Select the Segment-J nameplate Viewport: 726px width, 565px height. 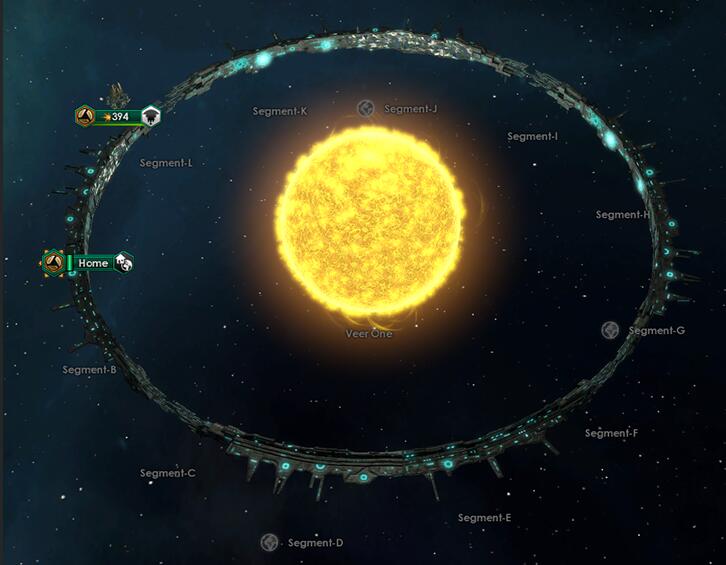pos(410,109)
